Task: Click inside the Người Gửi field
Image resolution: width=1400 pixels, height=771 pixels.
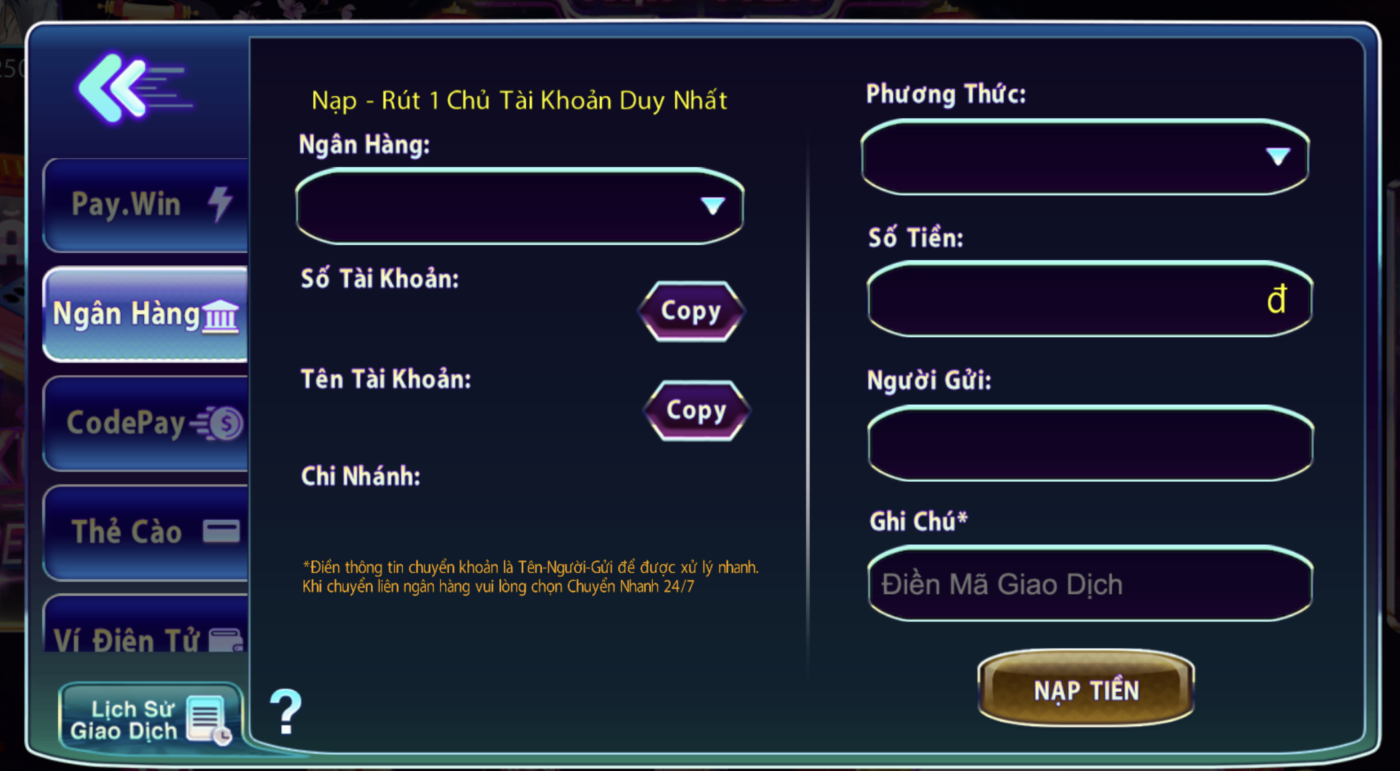Action: point(1089,444)
